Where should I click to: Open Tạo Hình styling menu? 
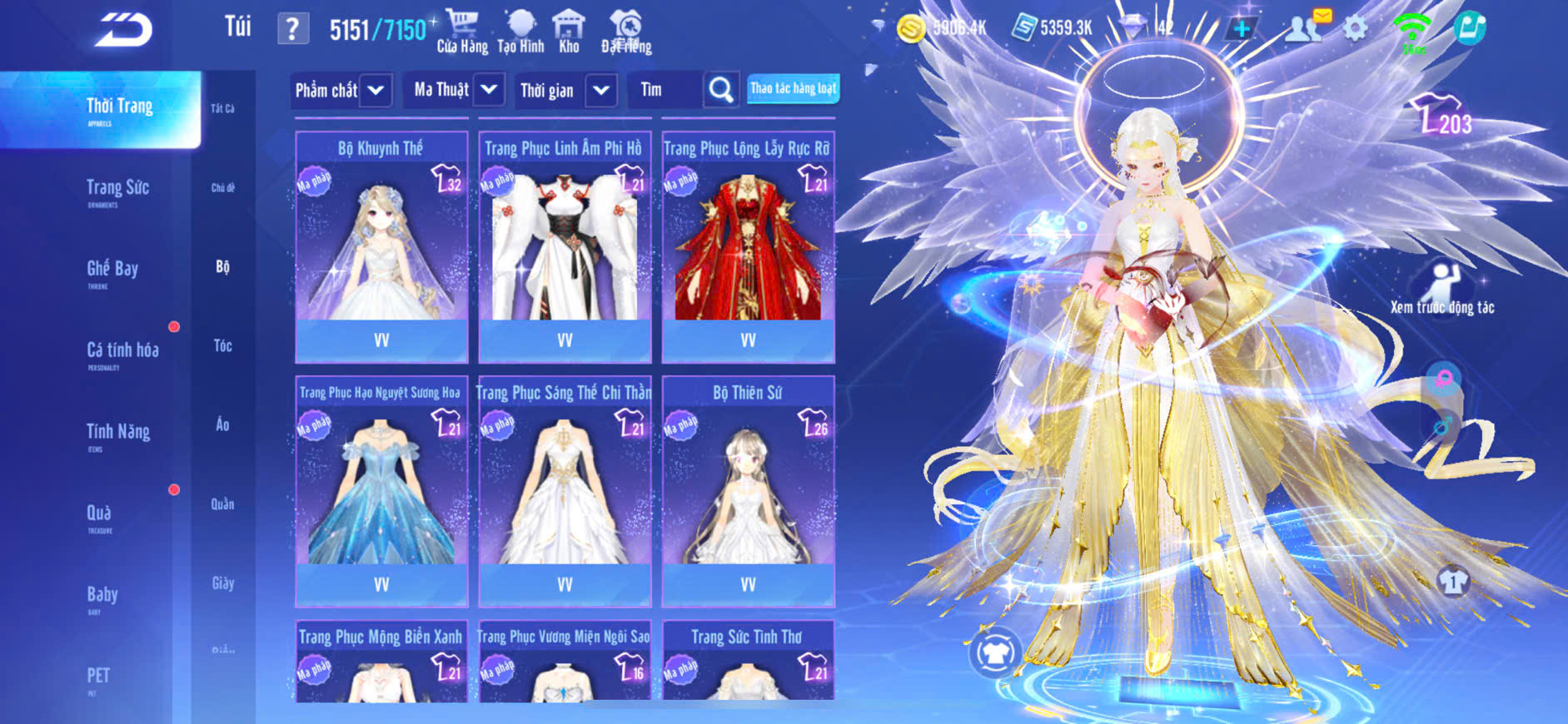pyautogui.click(x=520, y=32)
